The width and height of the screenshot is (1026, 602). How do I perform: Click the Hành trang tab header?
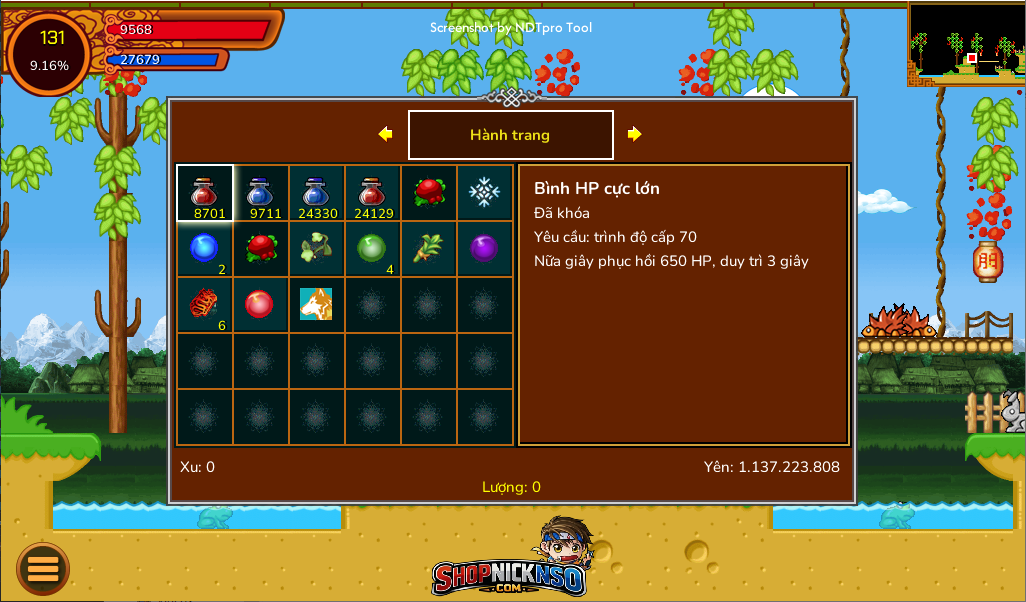click(510, 135)
